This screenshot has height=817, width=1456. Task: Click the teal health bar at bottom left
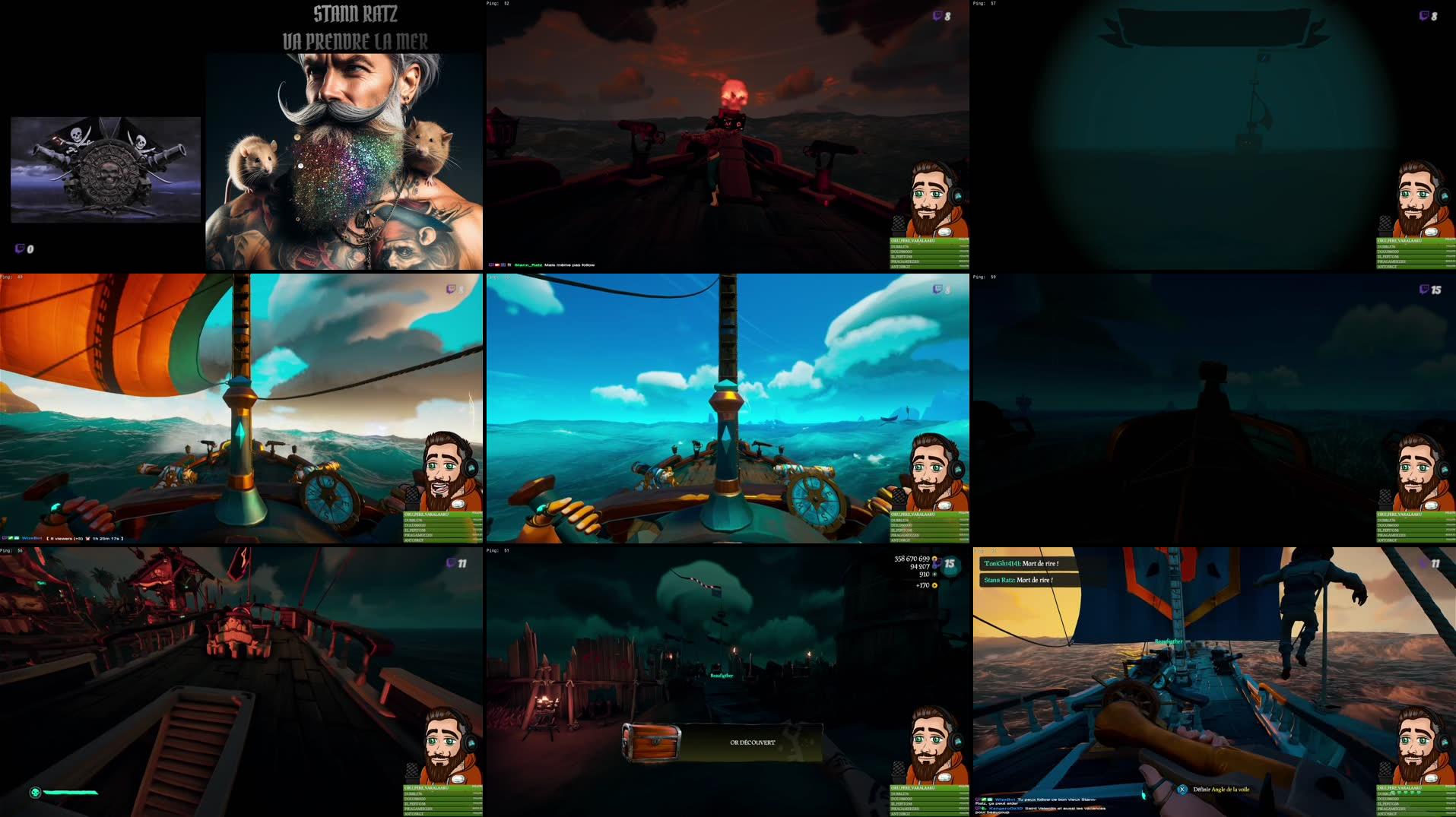(72, 790)
